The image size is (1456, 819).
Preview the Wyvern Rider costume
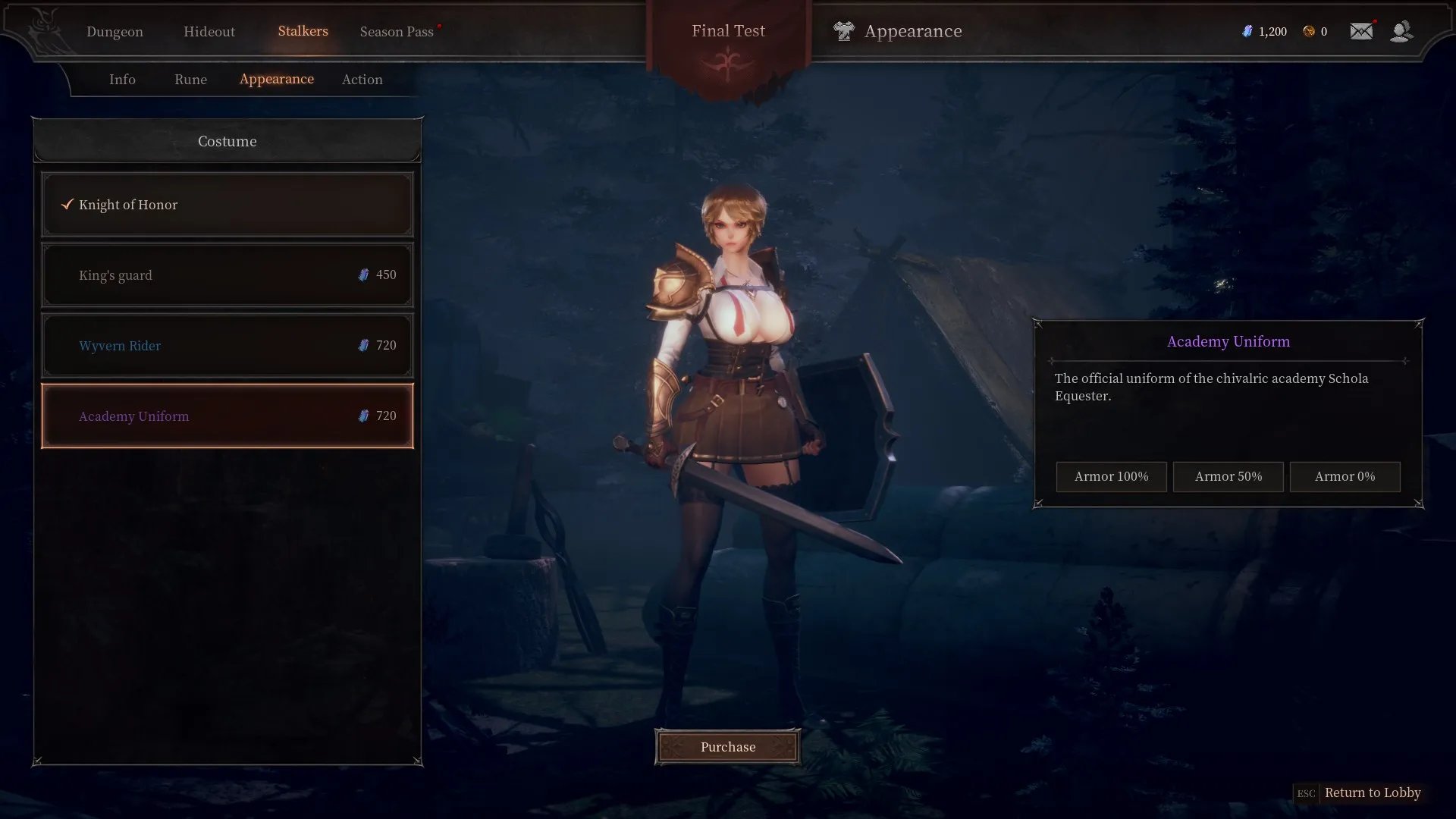point(227,346)
